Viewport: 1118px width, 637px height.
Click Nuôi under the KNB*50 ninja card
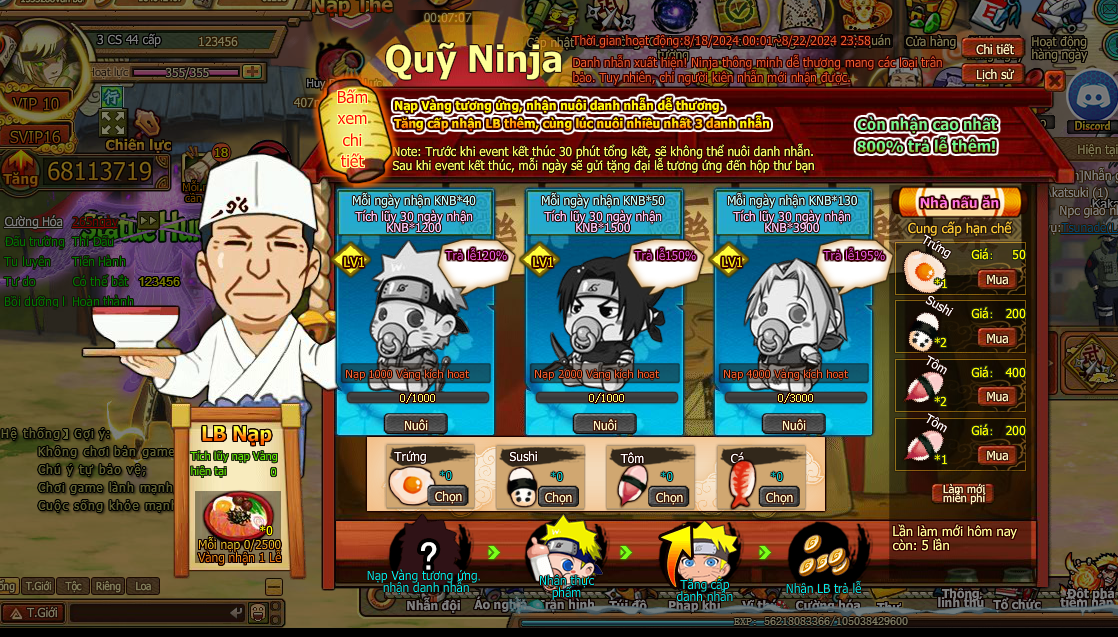coord(604,425)
